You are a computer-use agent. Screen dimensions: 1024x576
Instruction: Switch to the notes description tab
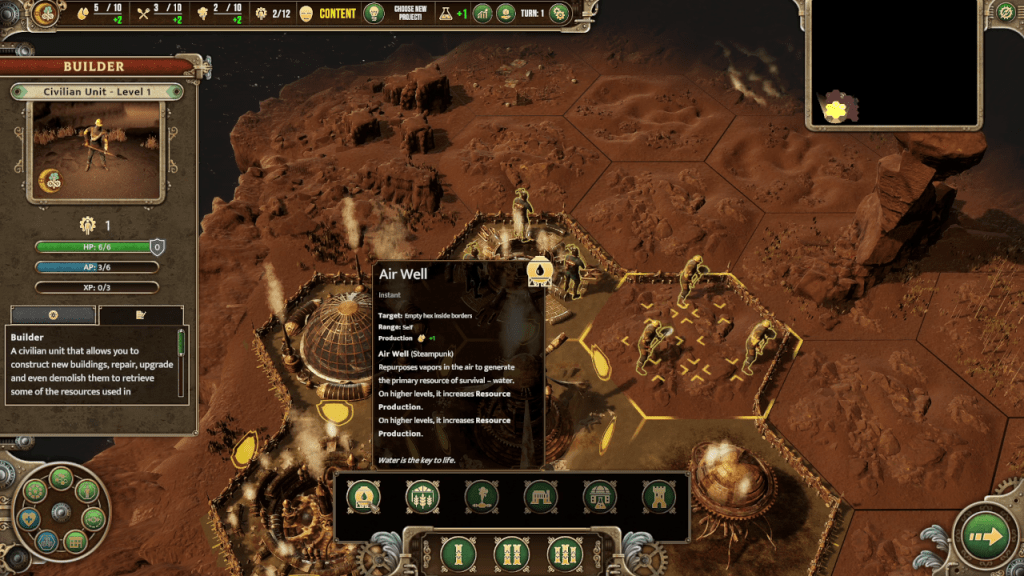click(140, 315)
